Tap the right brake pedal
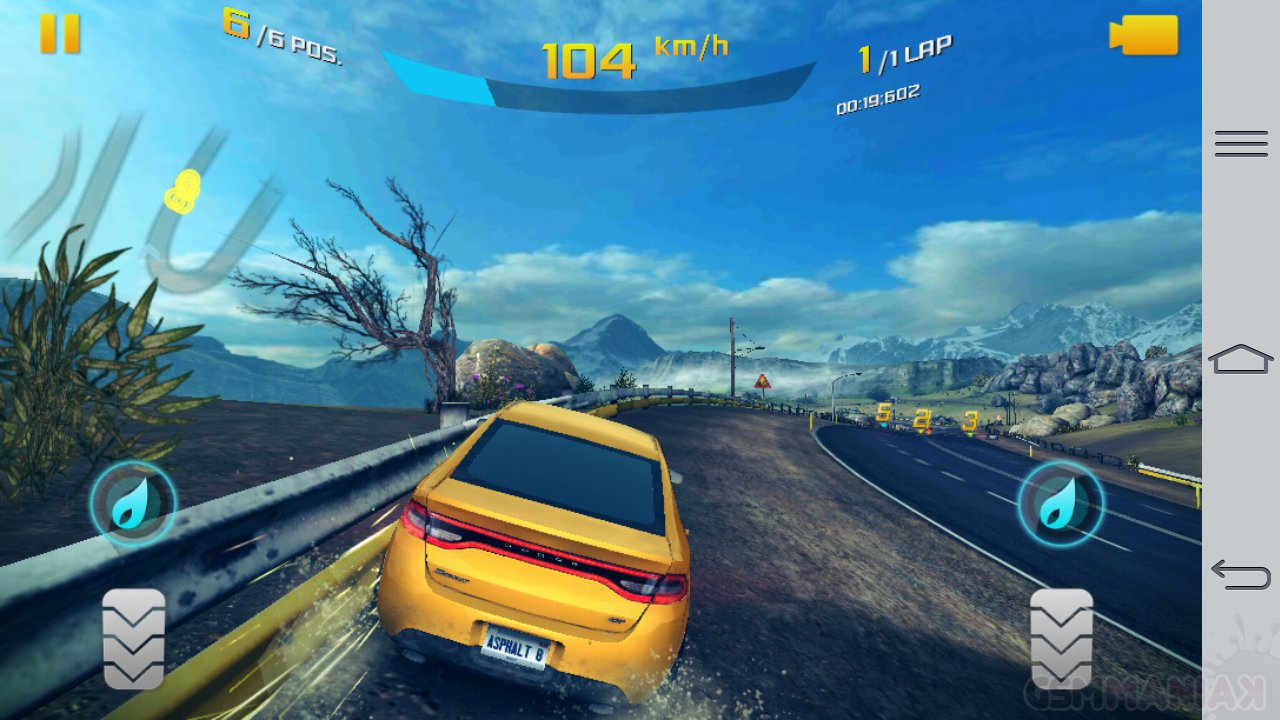This screenshot has height=720, width=1280. [x=1061, y=638]
